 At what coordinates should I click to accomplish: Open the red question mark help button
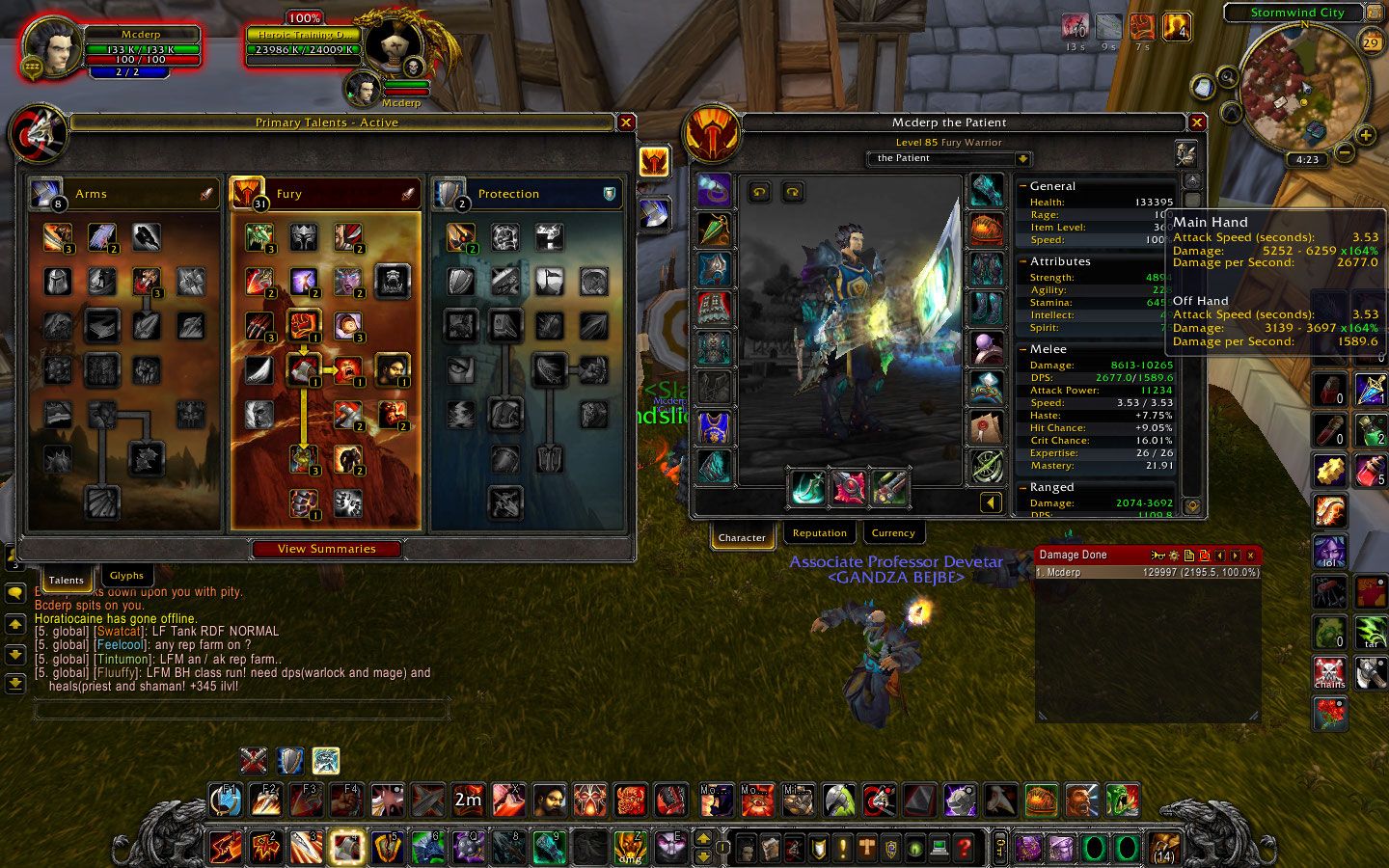[964, 848]
